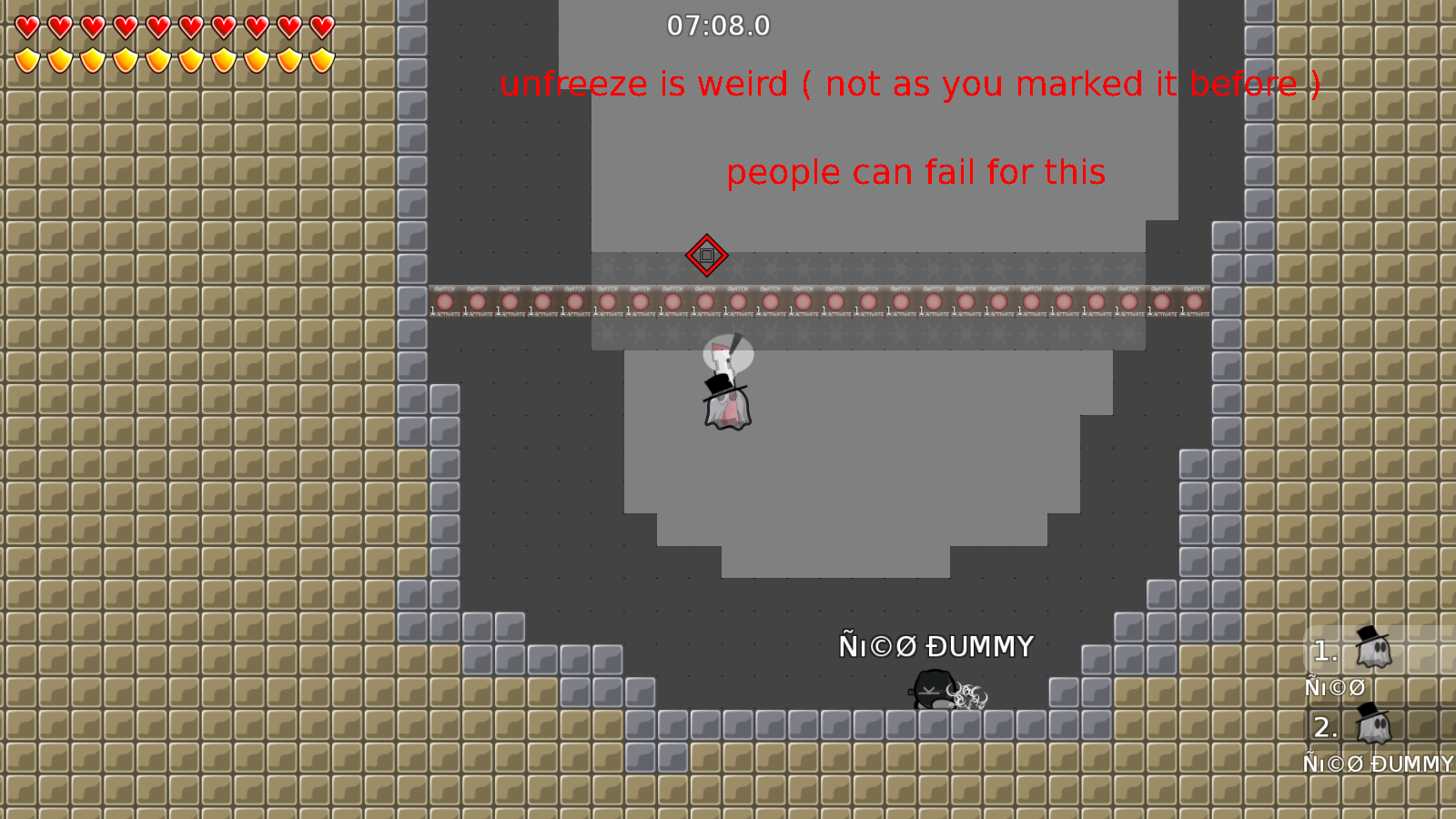Select the last heart icon on the top row

320,26
